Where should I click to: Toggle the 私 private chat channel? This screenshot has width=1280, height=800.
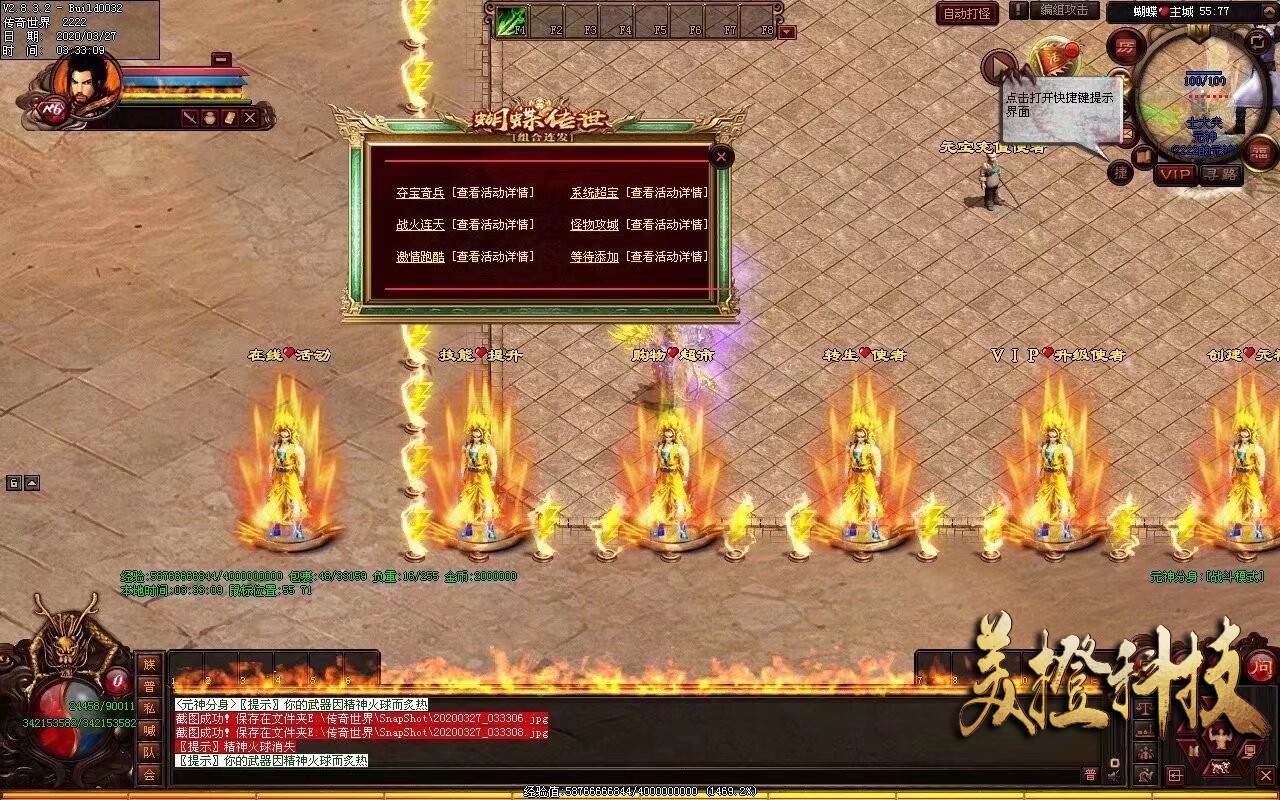click(149, 707)
